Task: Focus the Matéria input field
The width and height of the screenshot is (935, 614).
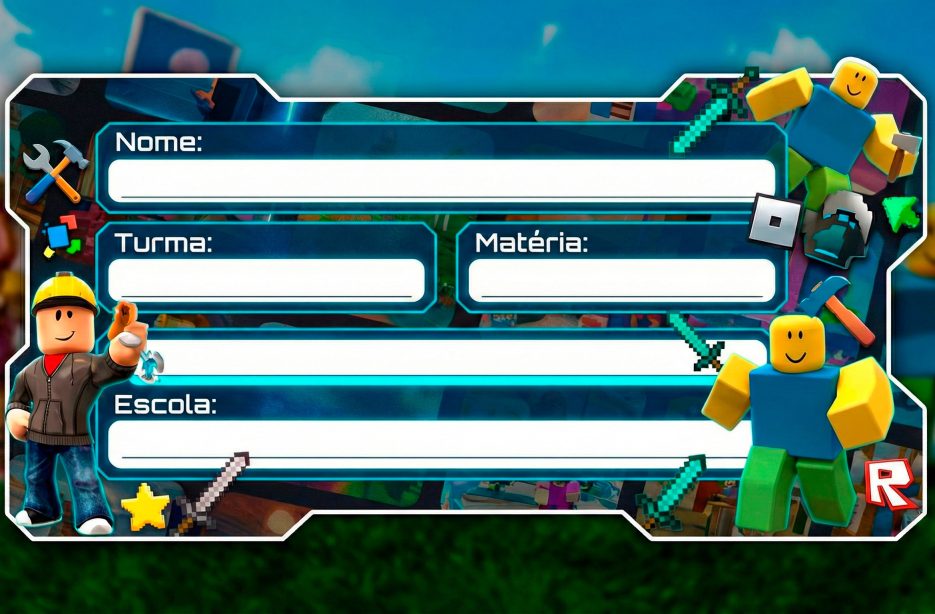Action: tap(621, 279)
